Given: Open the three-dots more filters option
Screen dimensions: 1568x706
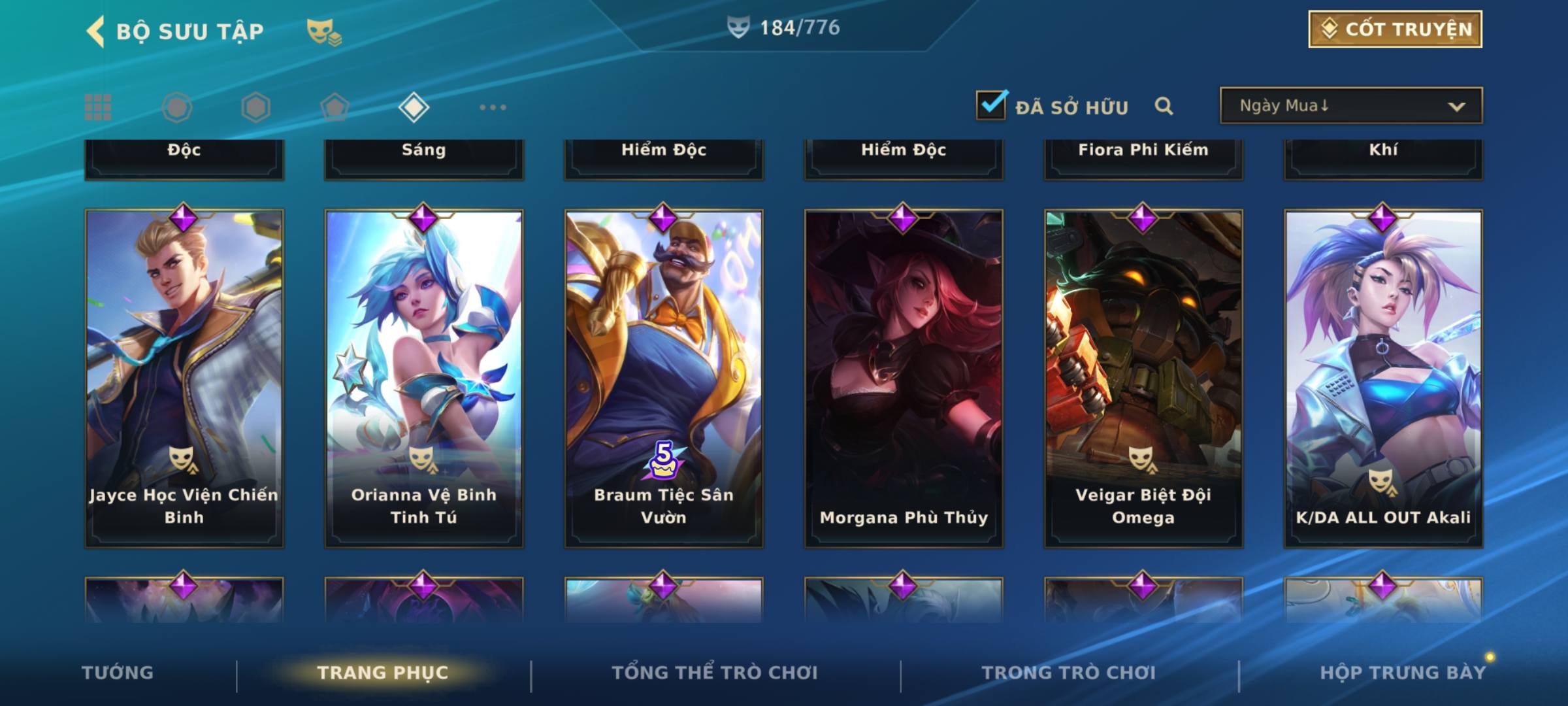Looking at the screenshot, I should pyautogui.click(x=493, y=107).
